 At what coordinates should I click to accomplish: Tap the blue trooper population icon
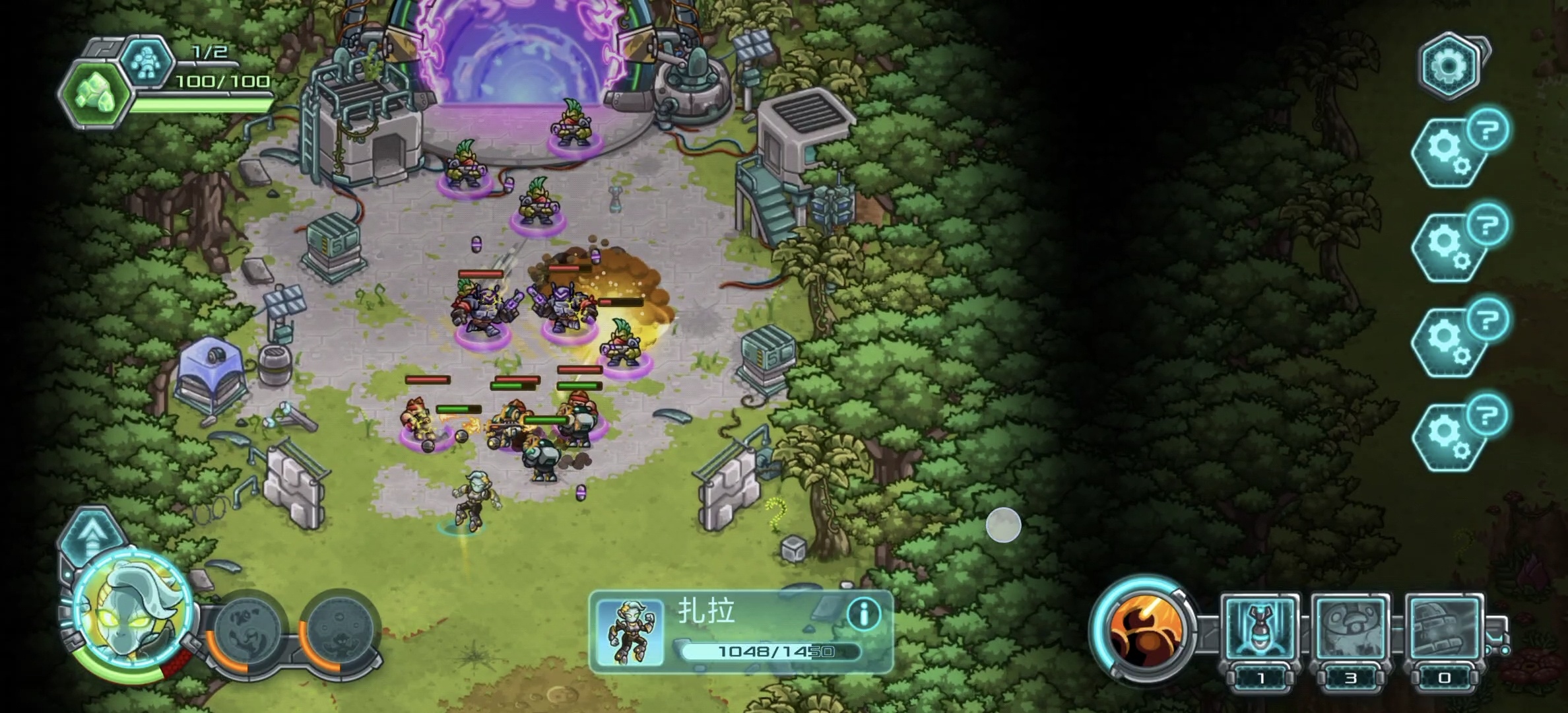(146, 63)
